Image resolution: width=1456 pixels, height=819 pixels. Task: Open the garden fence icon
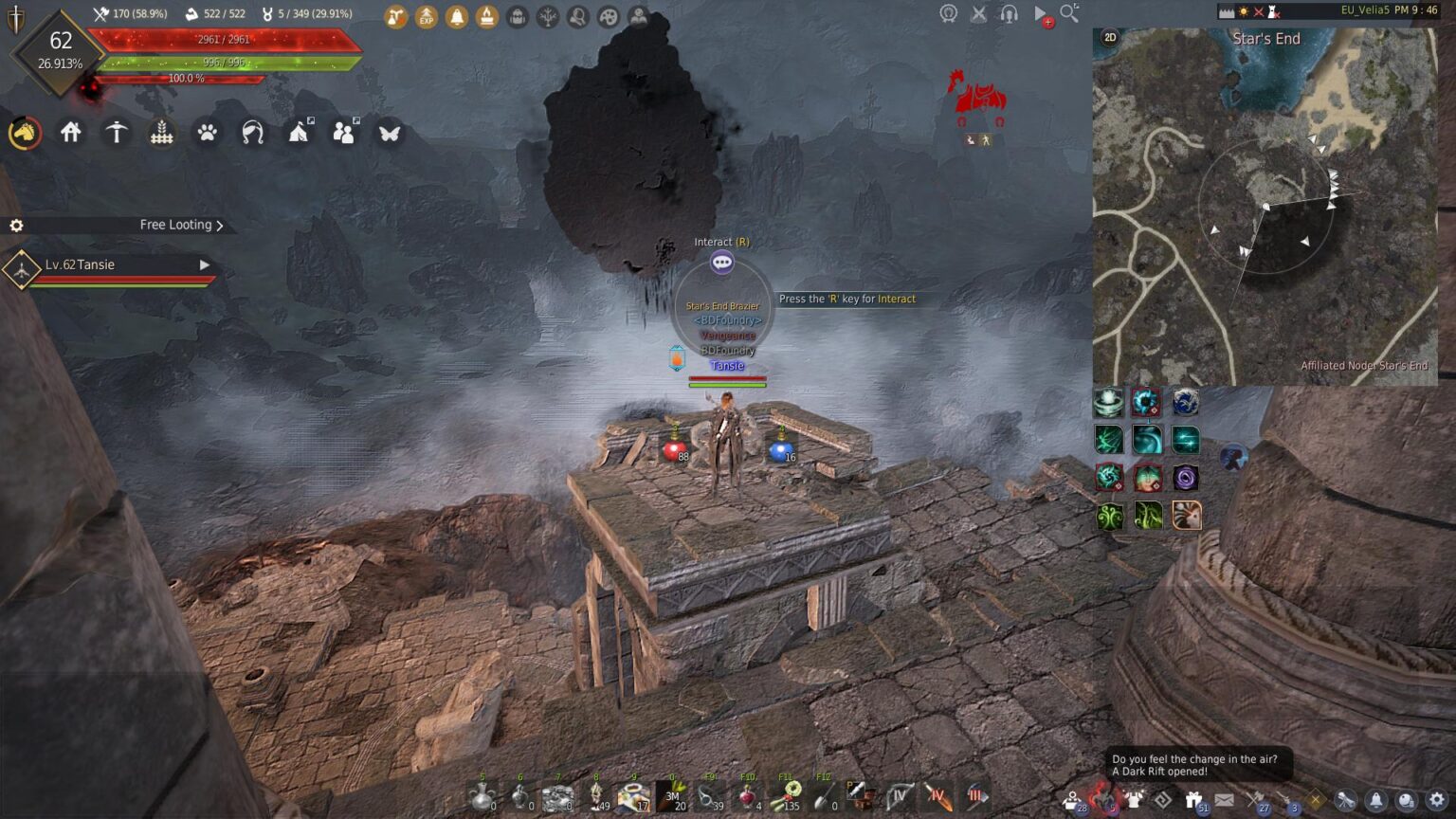162,133
